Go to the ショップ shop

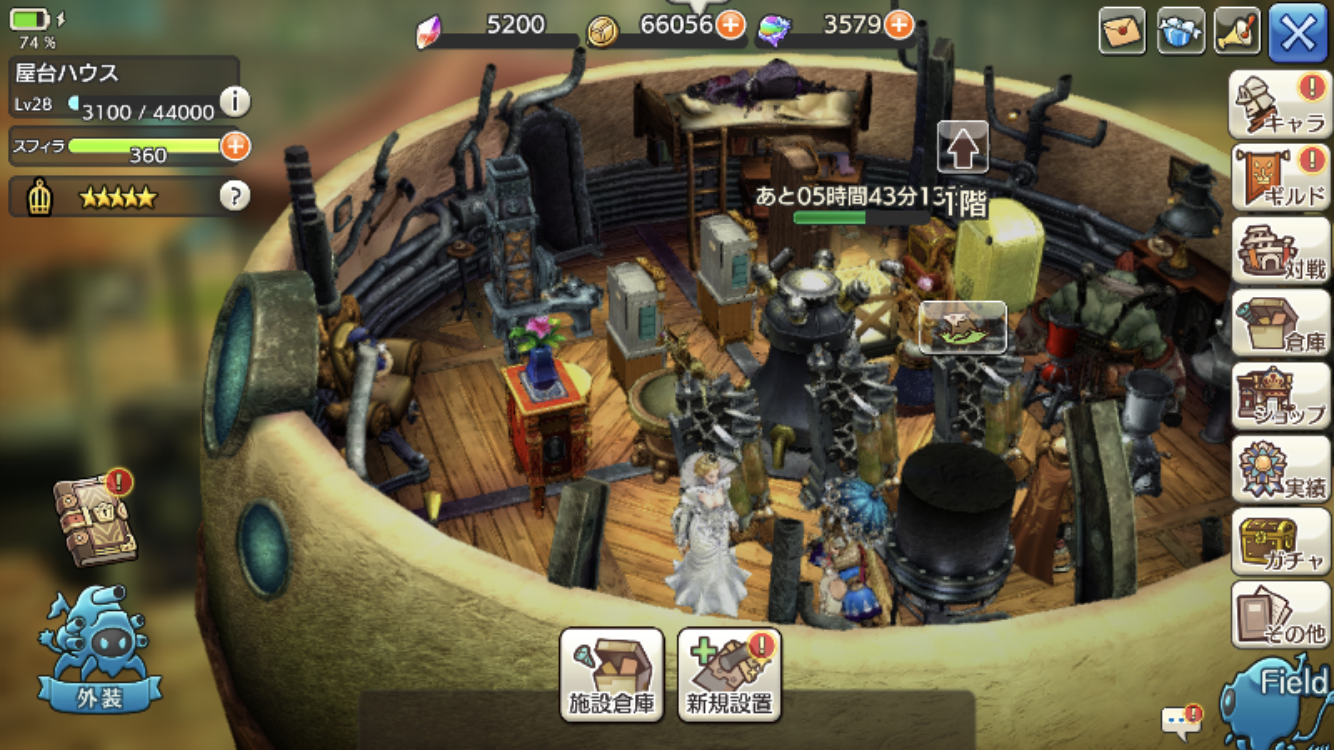pyautogui.click(x=1279, y=396)
